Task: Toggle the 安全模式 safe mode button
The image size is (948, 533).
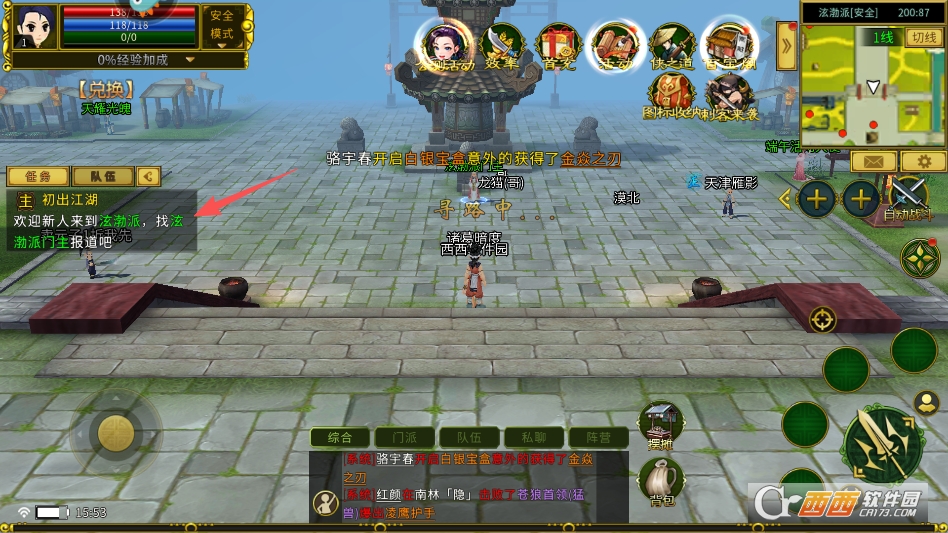Action: click(x=222, y=26)
